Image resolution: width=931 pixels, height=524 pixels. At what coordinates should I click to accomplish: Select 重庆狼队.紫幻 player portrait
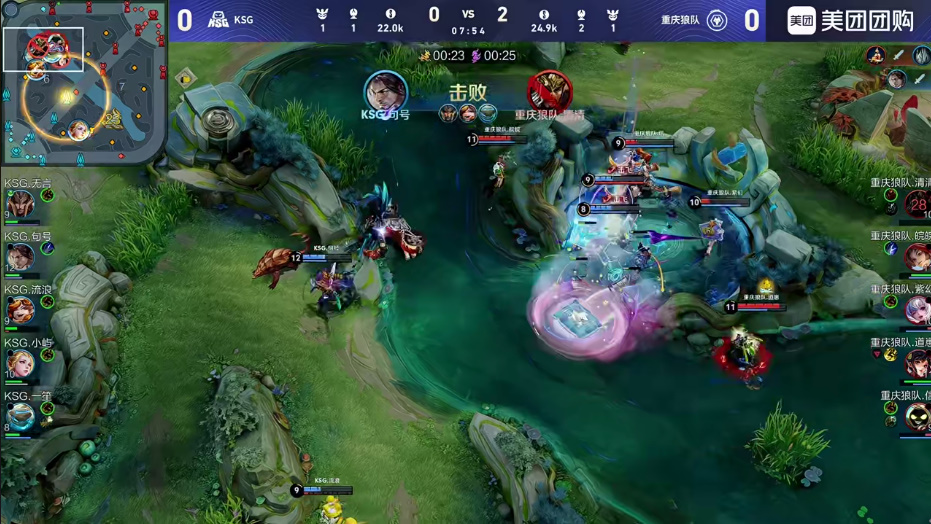pos(916,310)
